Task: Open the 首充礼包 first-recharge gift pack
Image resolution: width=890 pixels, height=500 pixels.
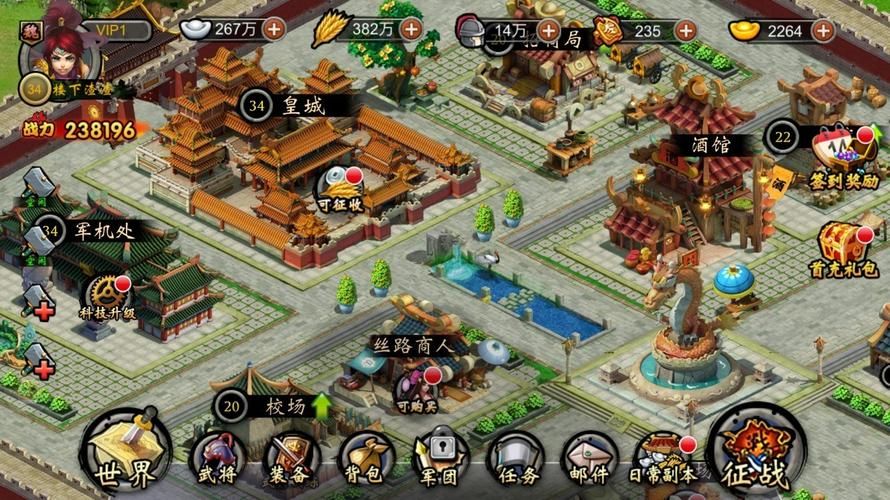Action: point(843,248)
